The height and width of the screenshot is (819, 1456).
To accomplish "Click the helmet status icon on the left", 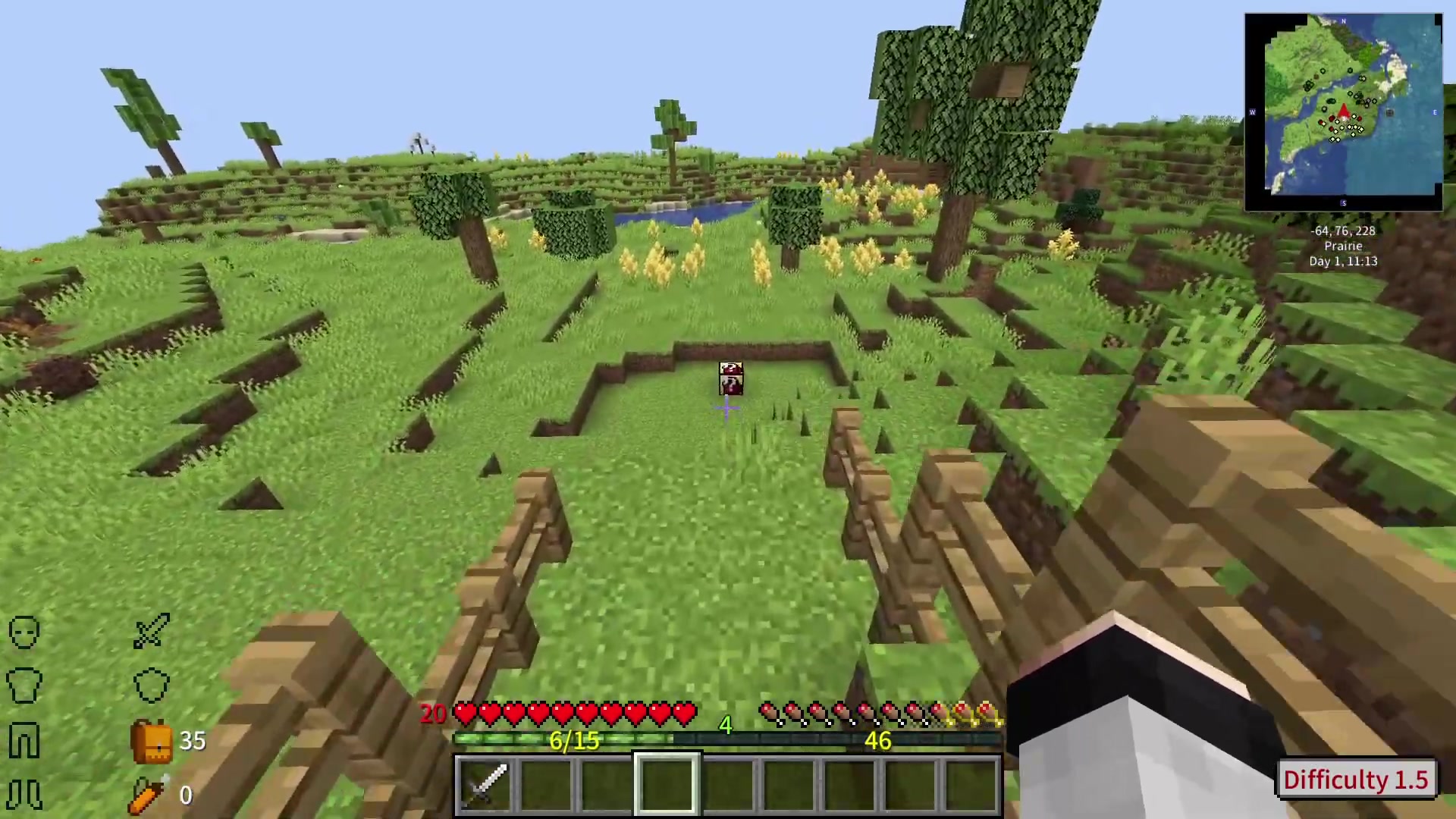I will 23,632.
